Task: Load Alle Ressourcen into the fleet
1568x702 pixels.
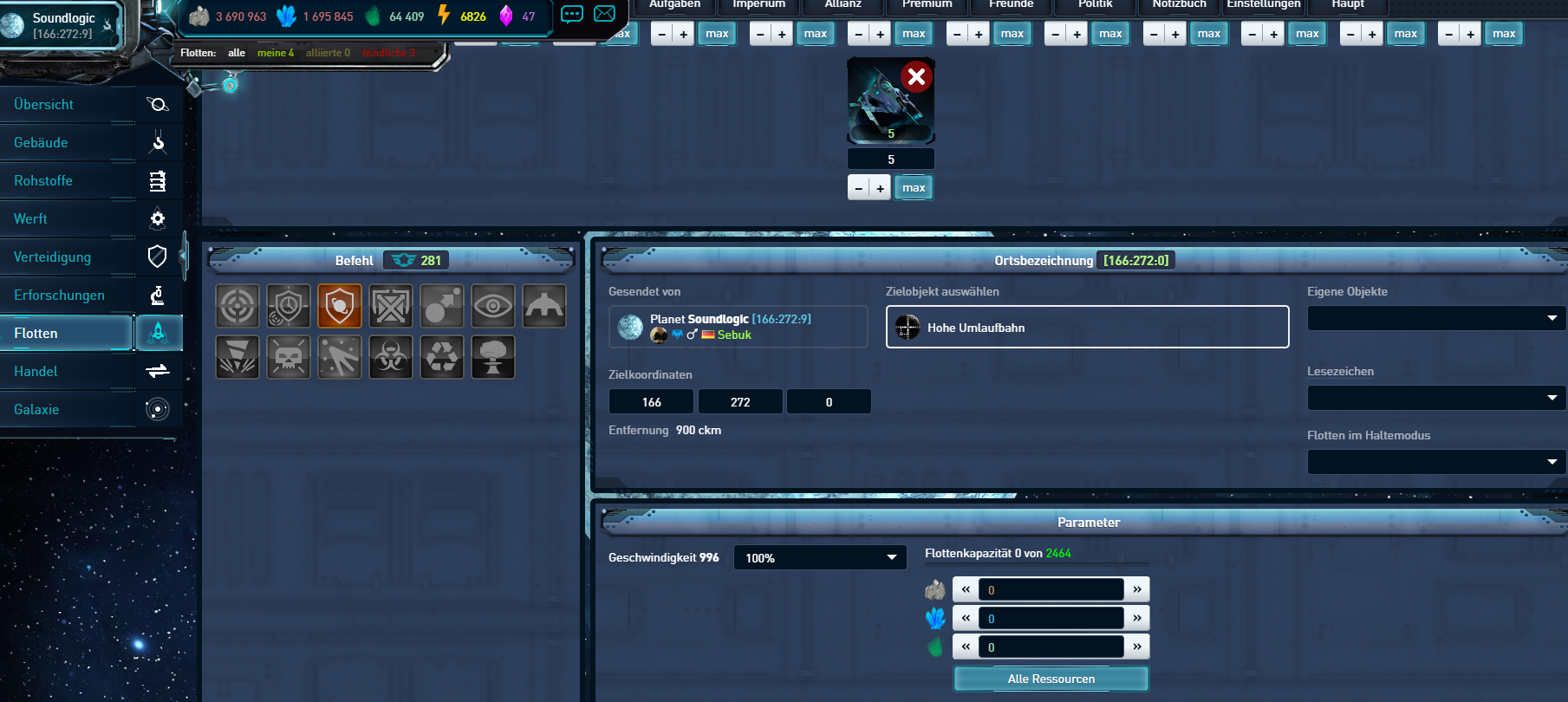Action: 1051,679
